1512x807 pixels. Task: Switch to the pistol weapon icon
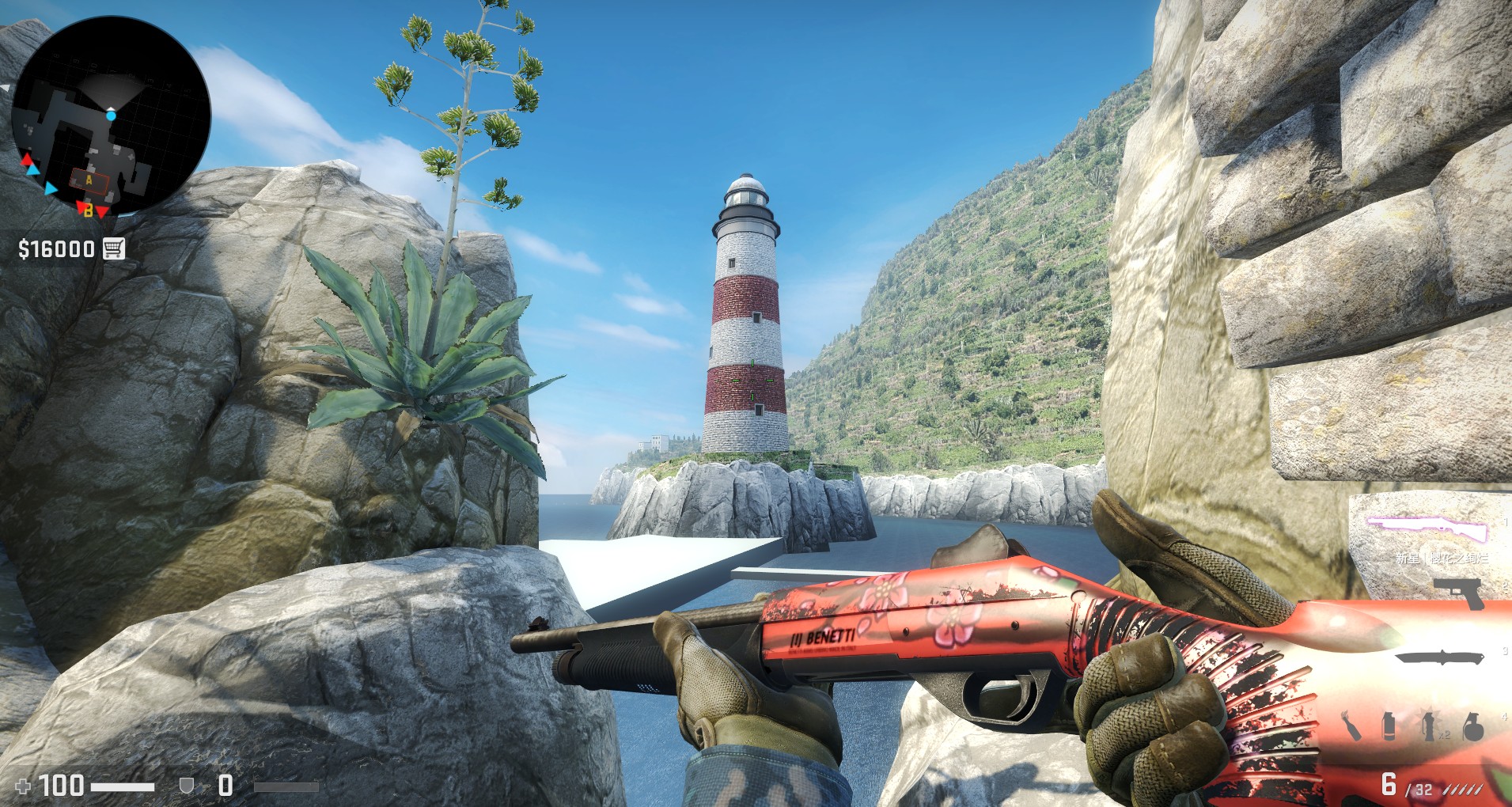[x=1460, y=592]
